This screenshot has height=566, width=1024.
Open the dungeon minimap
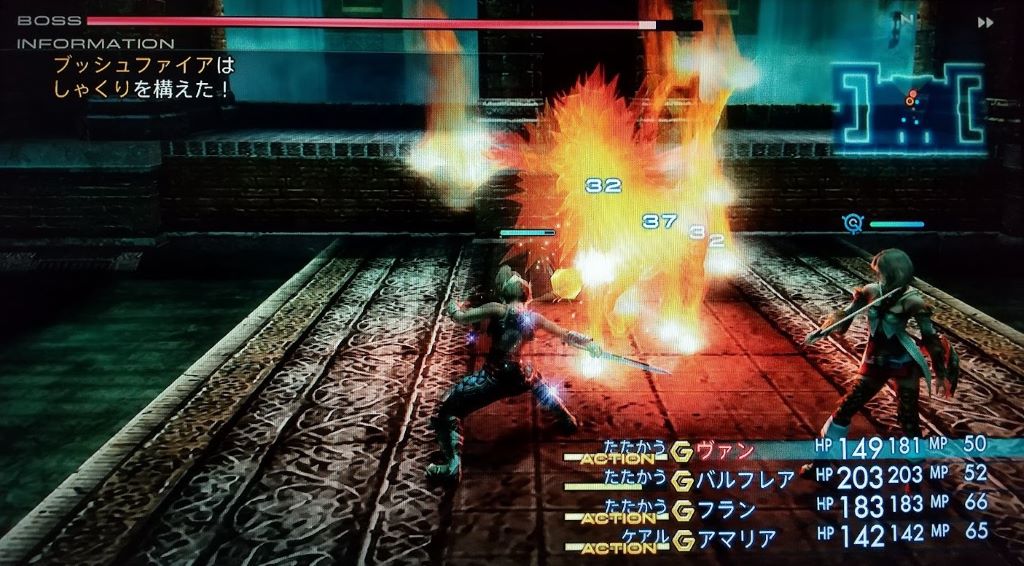[x=907, y=107]
